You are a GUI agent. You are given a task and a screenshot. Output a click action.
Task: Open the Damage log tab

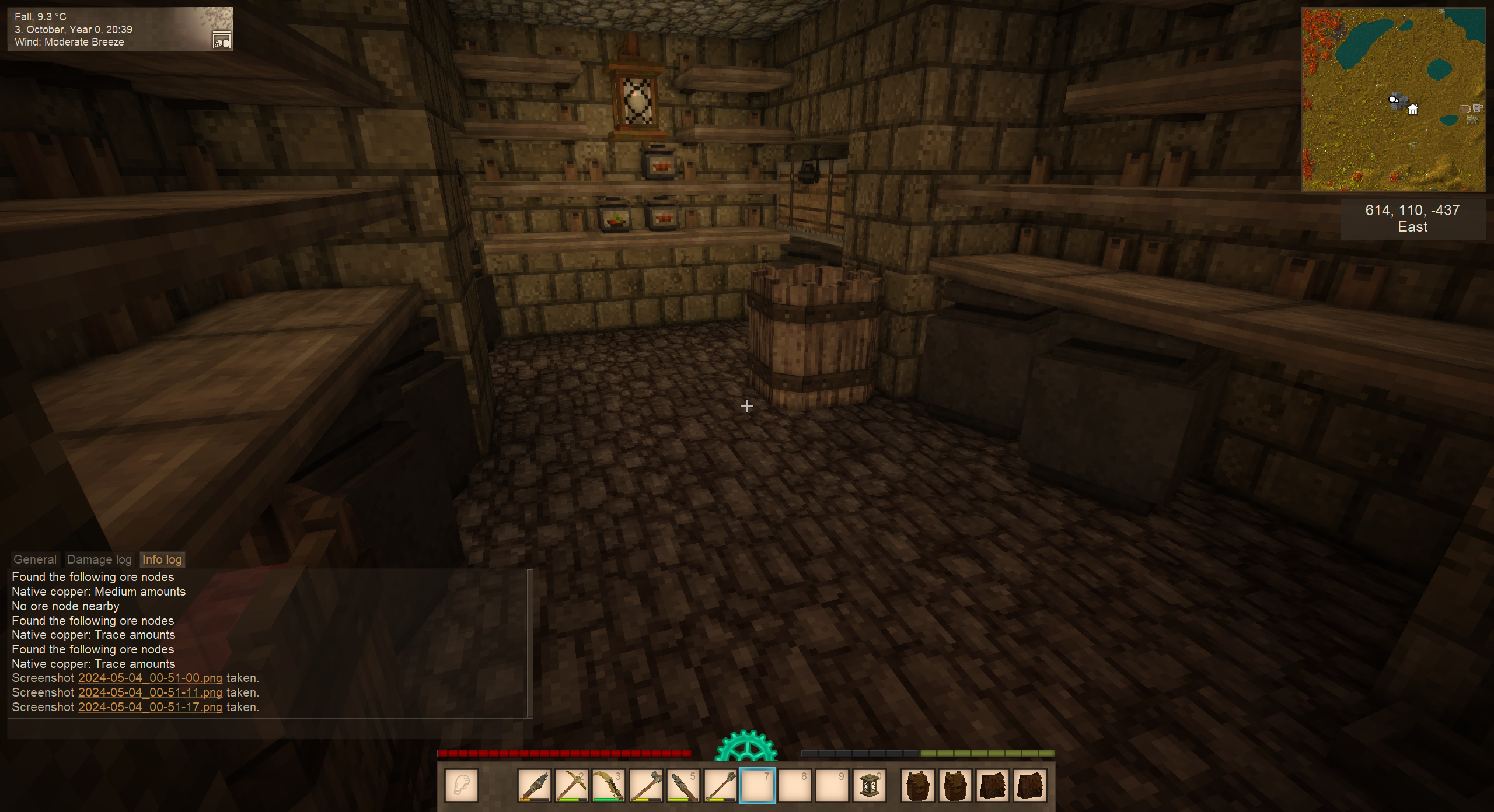tap(99, 559)
